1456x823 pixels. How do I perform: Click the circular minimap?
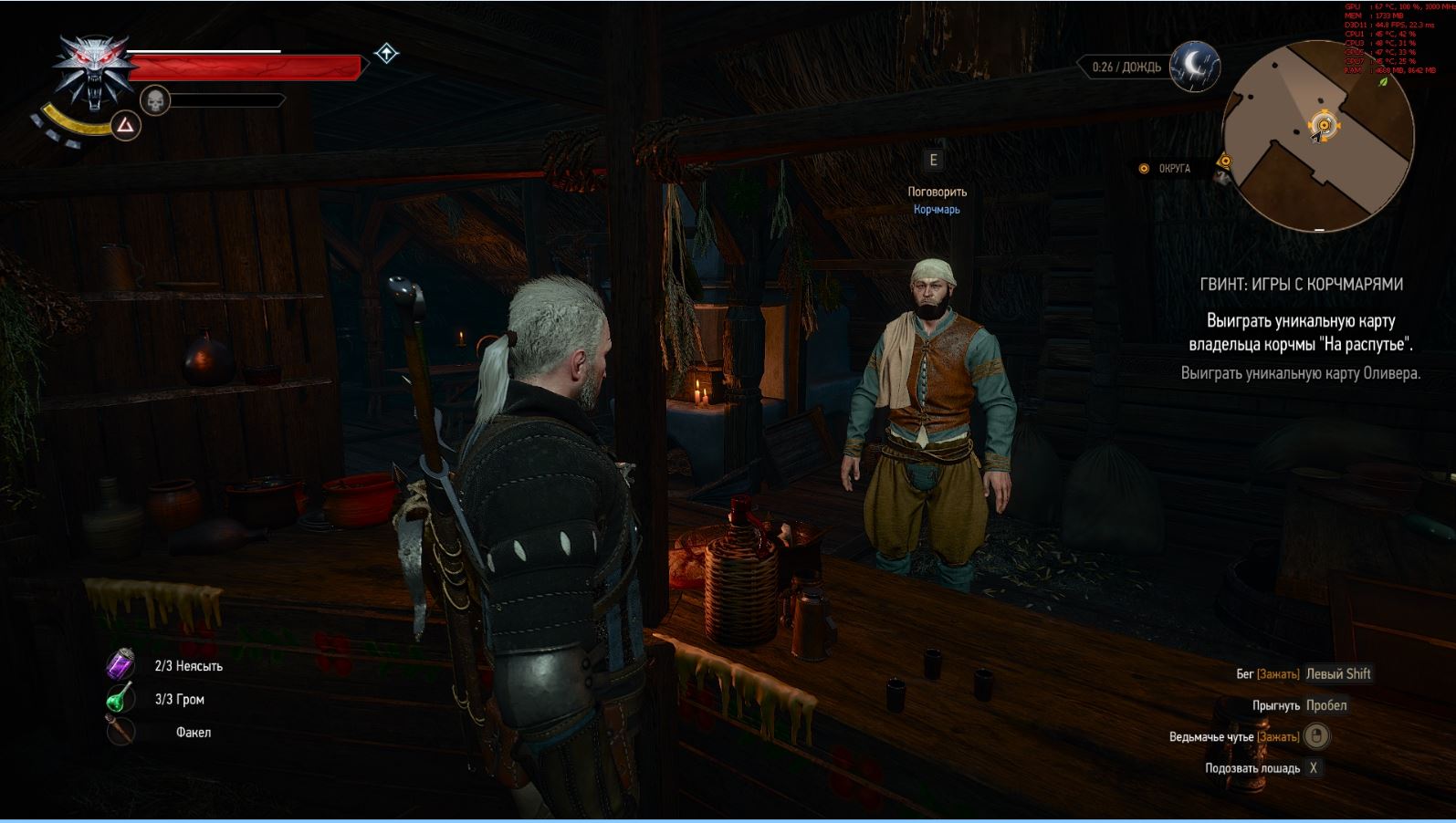coord(1317,137)
